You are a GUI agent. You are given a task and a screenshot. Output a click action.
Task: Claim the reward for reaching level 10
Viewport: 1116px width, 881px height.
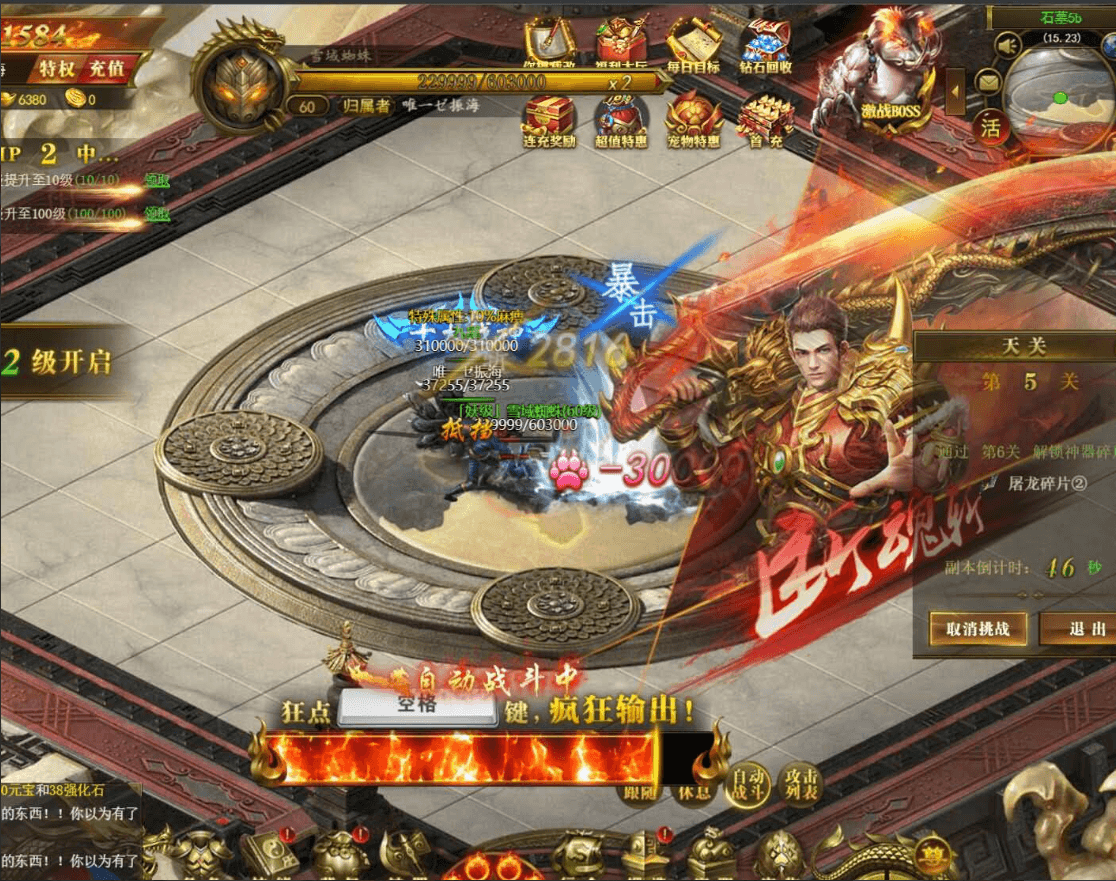click(157, 180)
